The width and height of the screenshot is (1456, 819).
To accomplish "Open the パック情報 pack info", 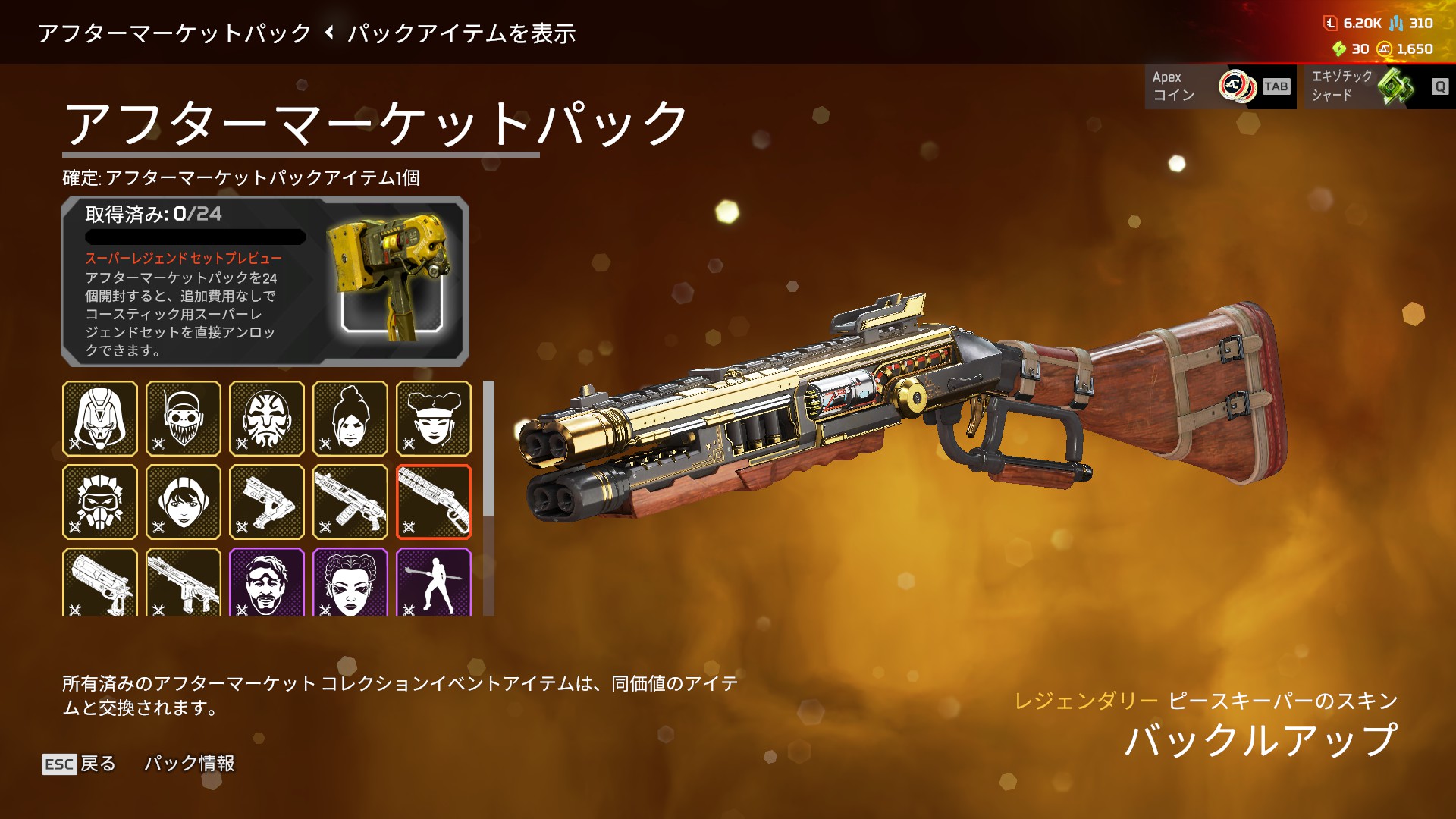I will tap(190, 764).
